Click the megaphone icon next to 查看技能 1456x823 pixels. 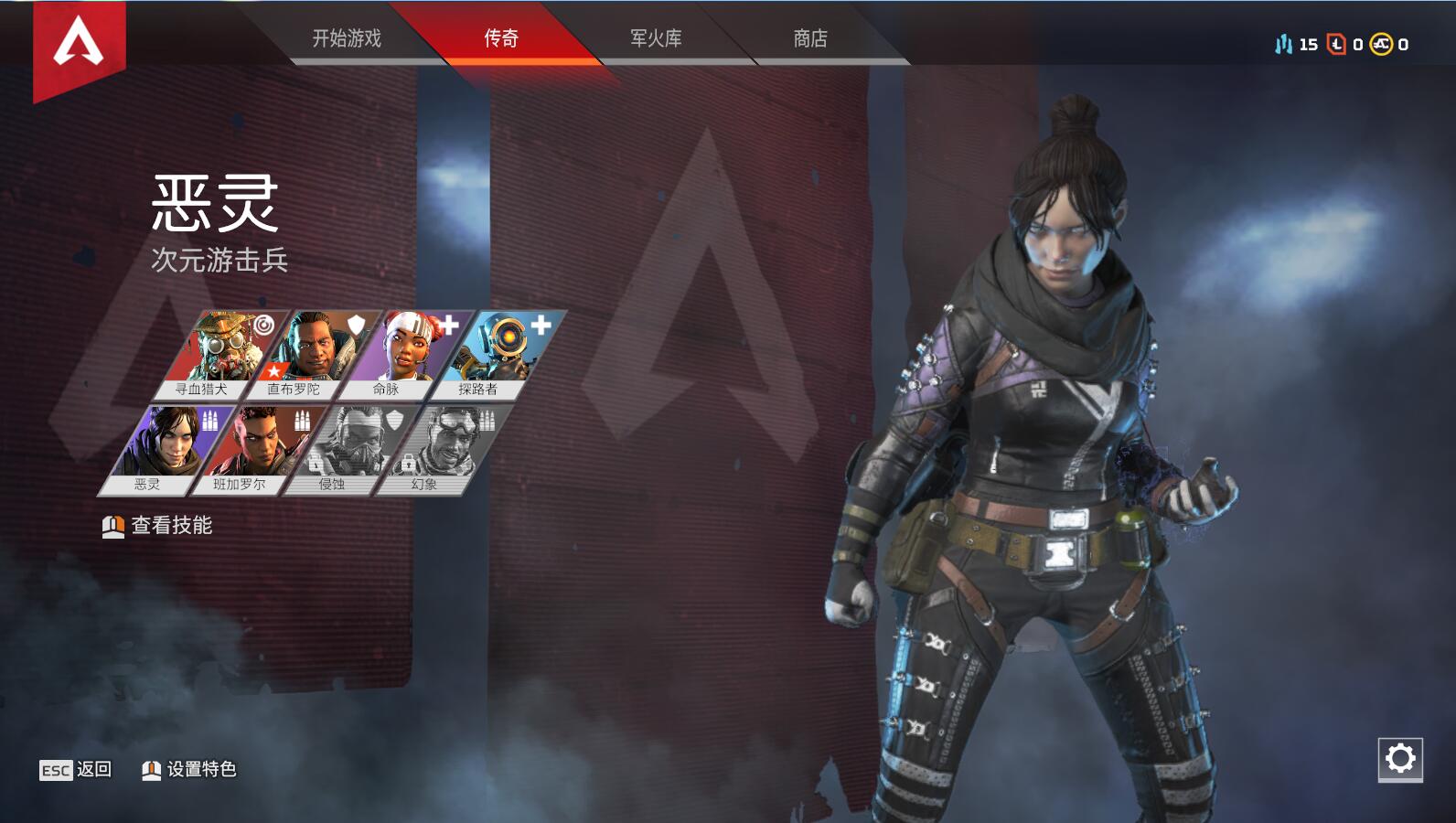[x=112, y=526]
